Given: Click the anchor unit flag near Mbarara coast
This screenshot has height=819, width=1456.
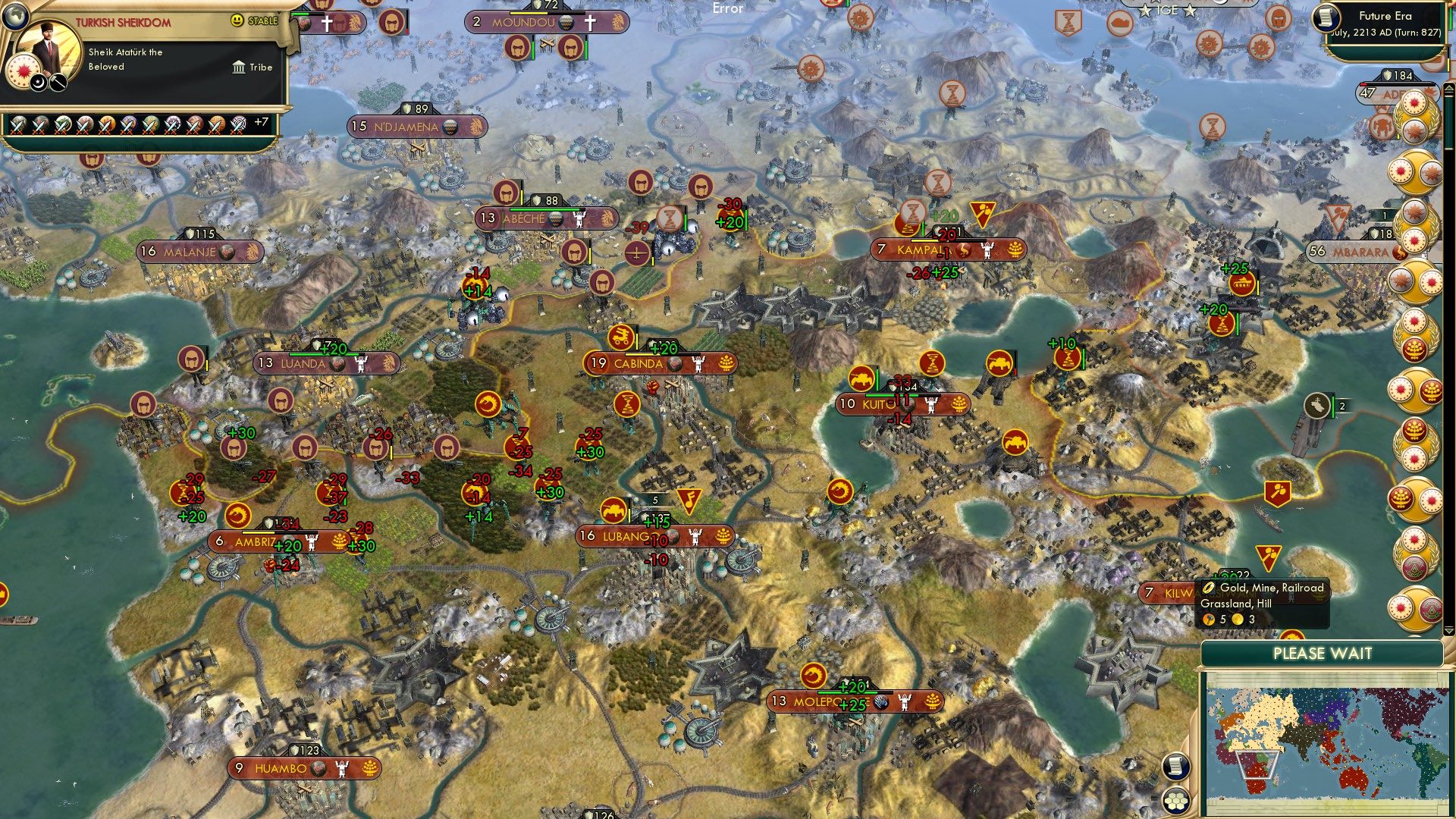Looking at the screenshot, I should (1317, 404).
